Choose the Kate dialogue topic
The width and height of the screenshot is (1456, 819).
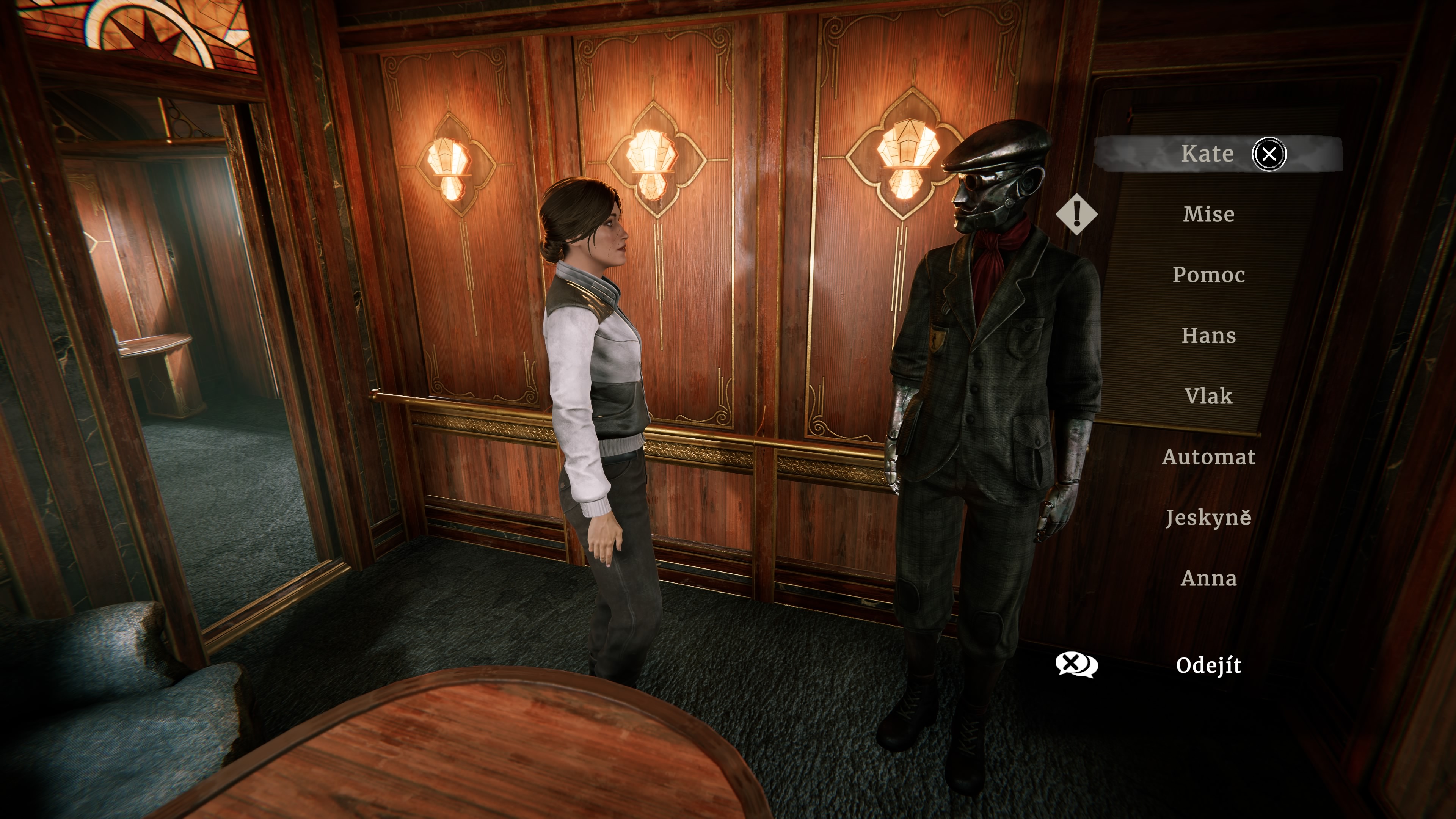[1207, 154]
